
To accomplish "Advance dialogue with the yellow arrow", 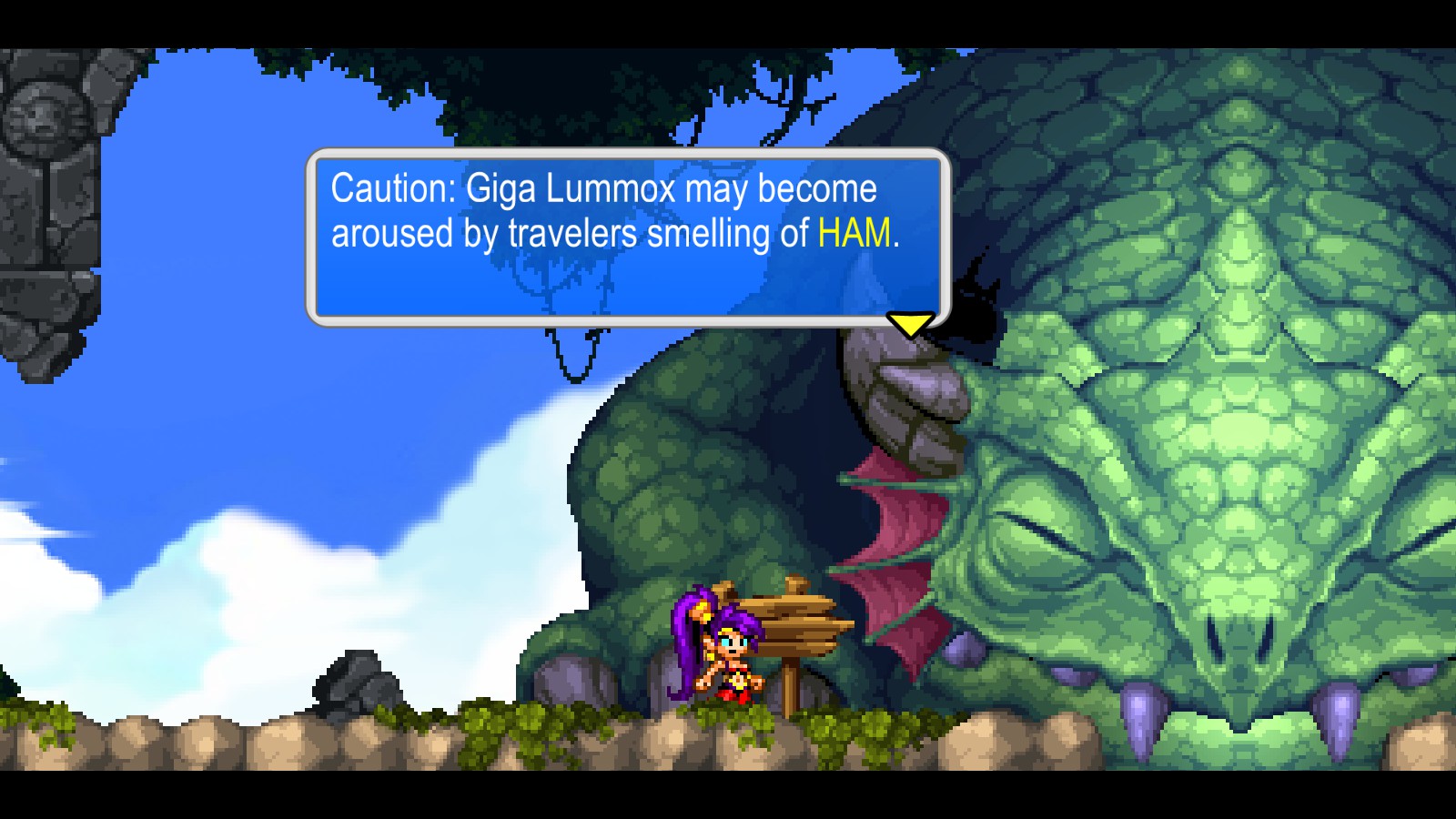I will pos(909,323).
